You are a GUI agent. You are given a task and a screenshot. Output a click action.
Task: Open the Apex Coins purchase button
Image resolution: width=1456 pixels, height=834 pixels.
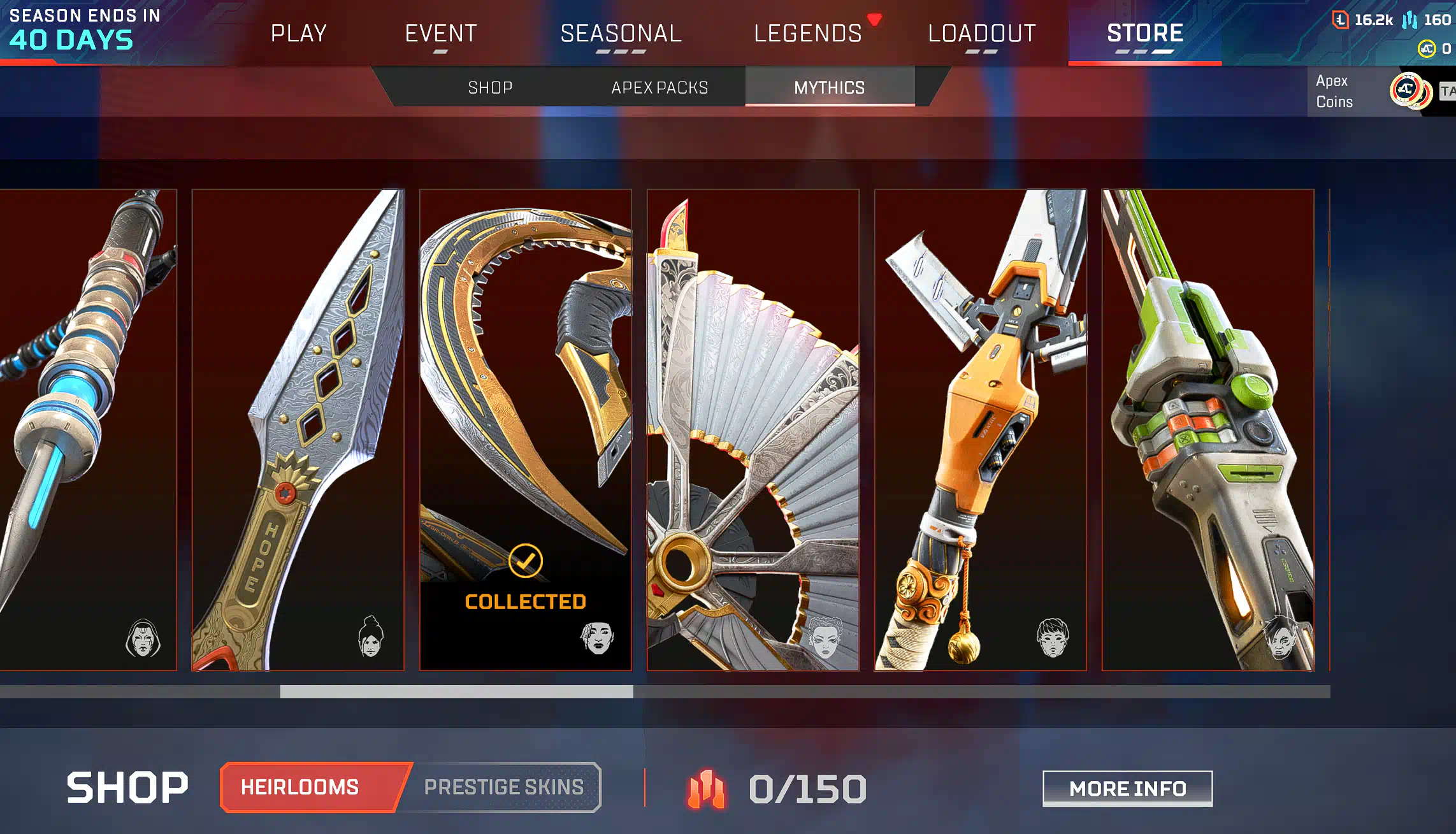pyautogui.click(x=1370, y=91)
